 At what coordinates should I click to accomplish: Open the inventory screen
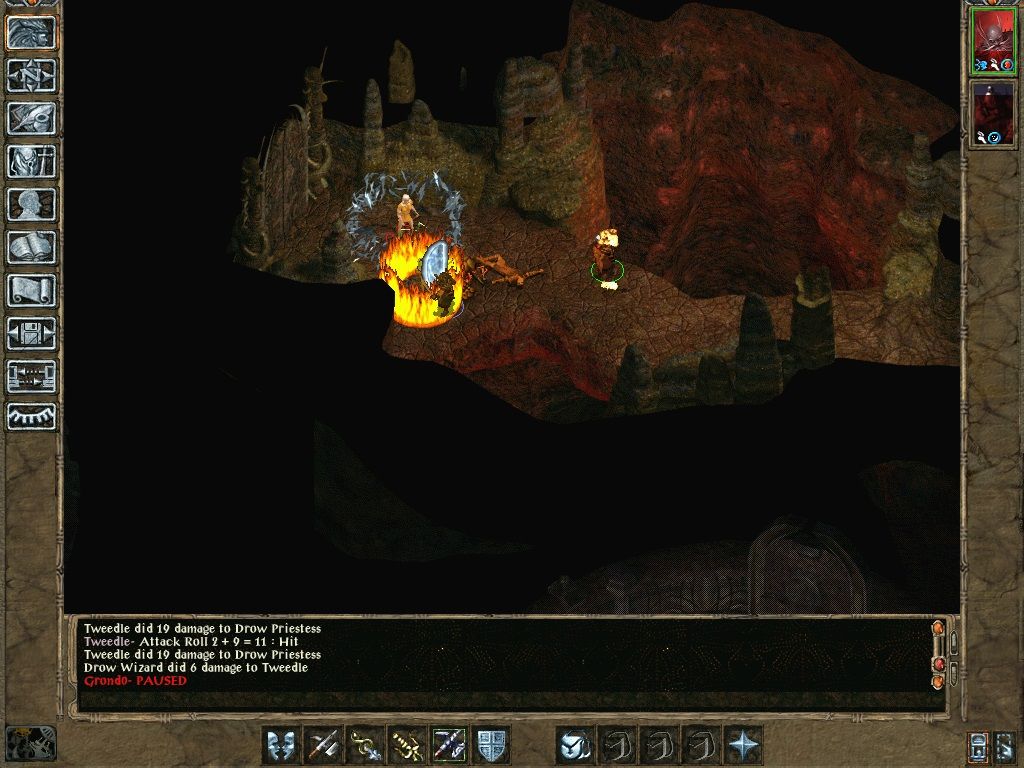coord(31,161)
